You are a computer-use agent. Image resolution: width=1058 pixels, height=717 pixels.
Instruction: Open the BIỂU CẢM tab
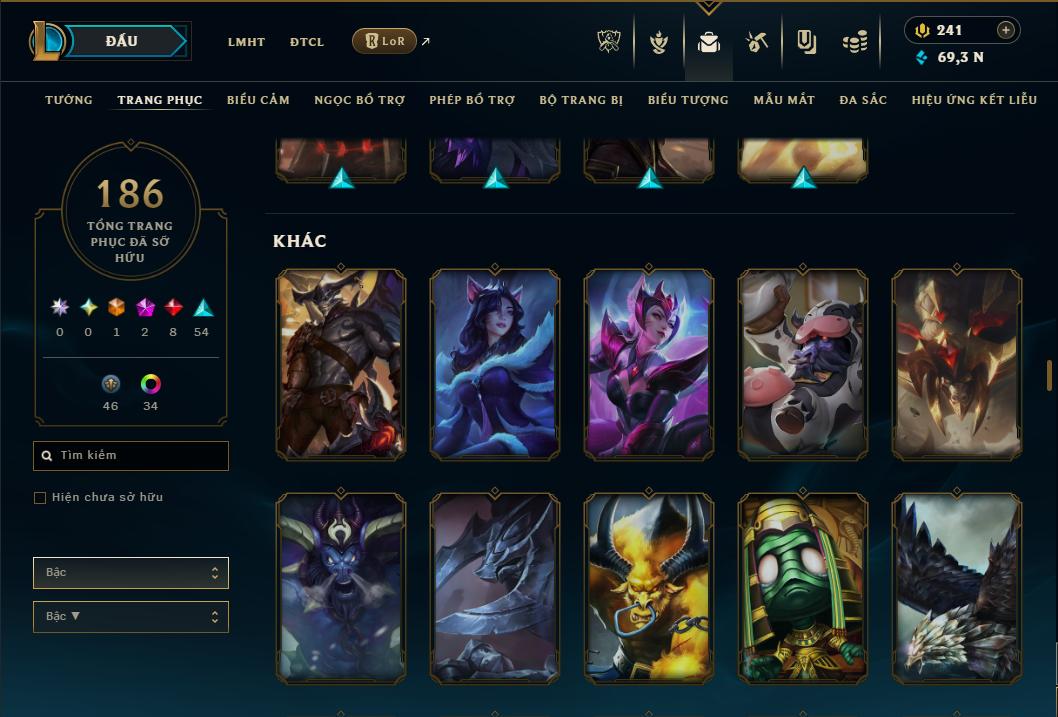[x=258, y=100]
